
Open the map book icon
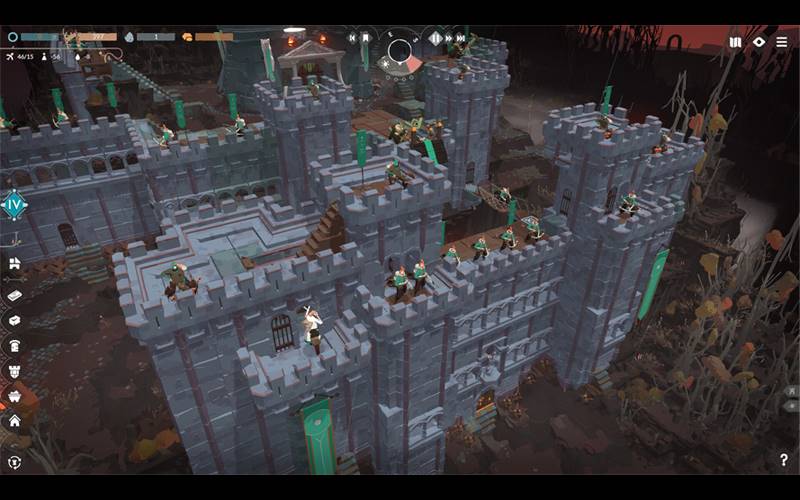pos(736,42)
